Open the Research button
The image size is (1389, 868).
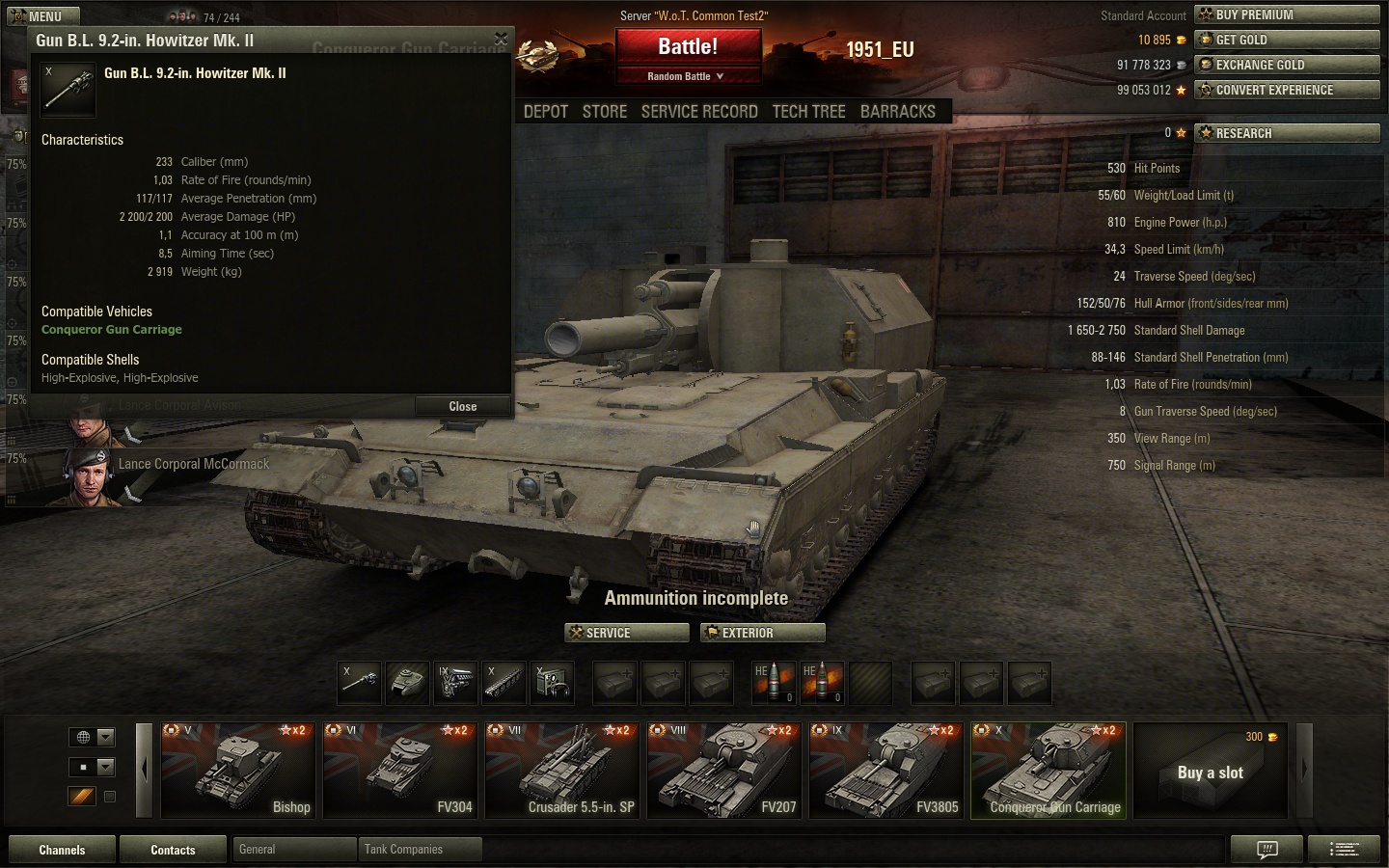pyautogui.click(x=1287, y=133)
